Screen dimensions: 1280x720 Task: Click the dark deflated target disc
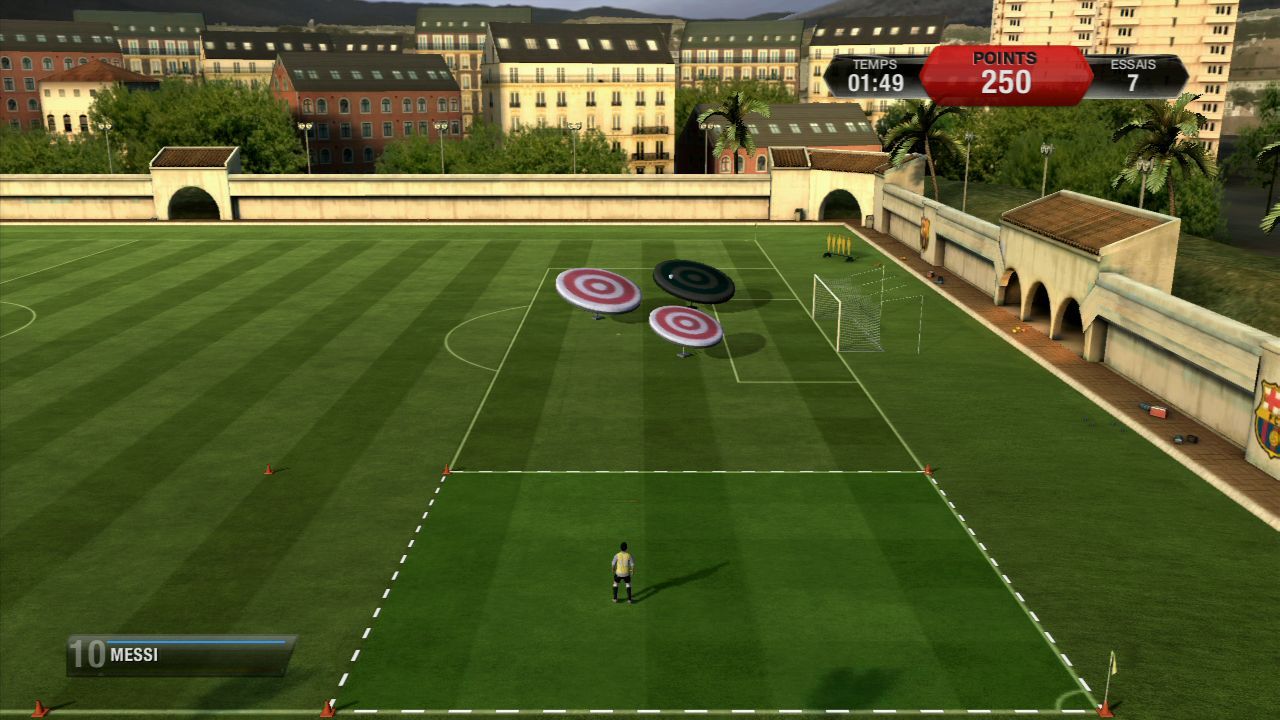tap(692, 276)
